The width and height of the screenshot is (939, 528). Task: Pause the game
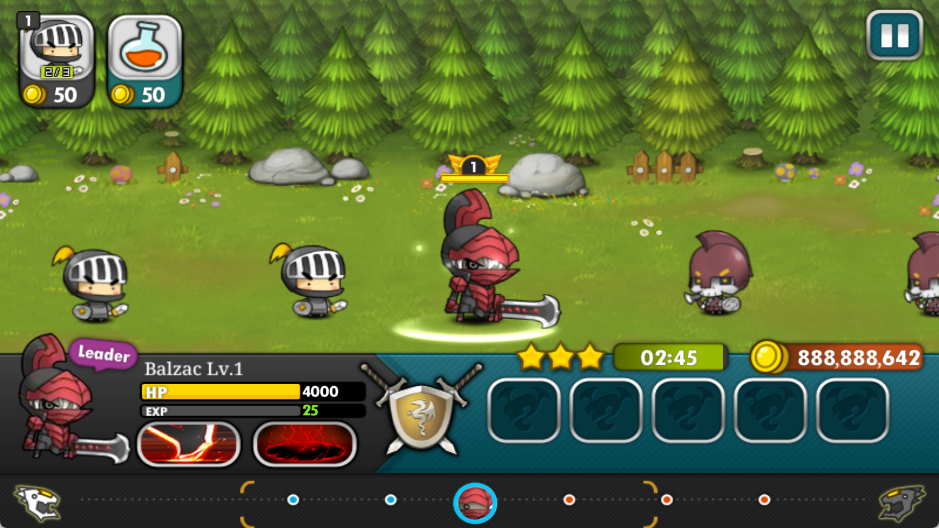(x=894, y=37)
